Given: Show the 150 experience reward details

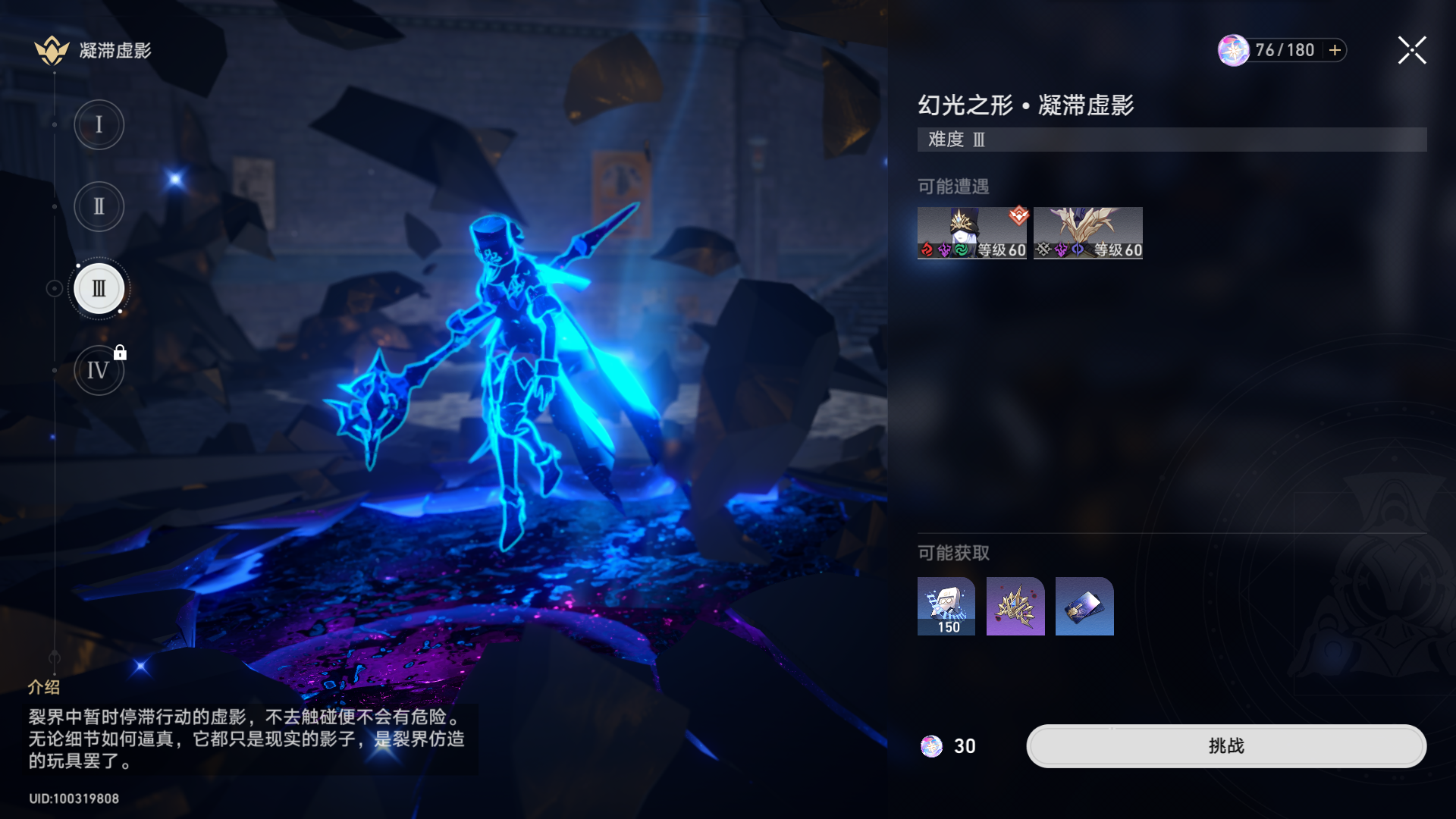Looking at the screenshot, I should [946, 606].
